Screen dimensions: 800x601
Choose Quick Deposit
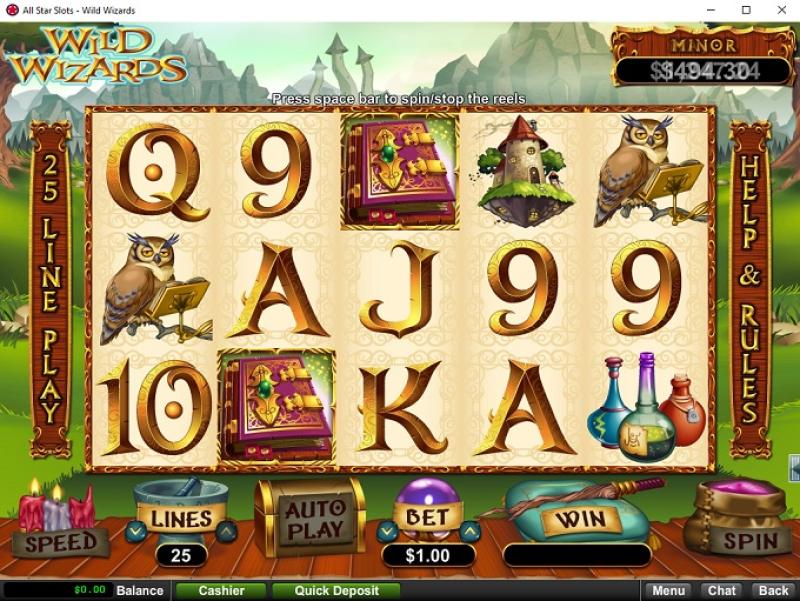336,591
